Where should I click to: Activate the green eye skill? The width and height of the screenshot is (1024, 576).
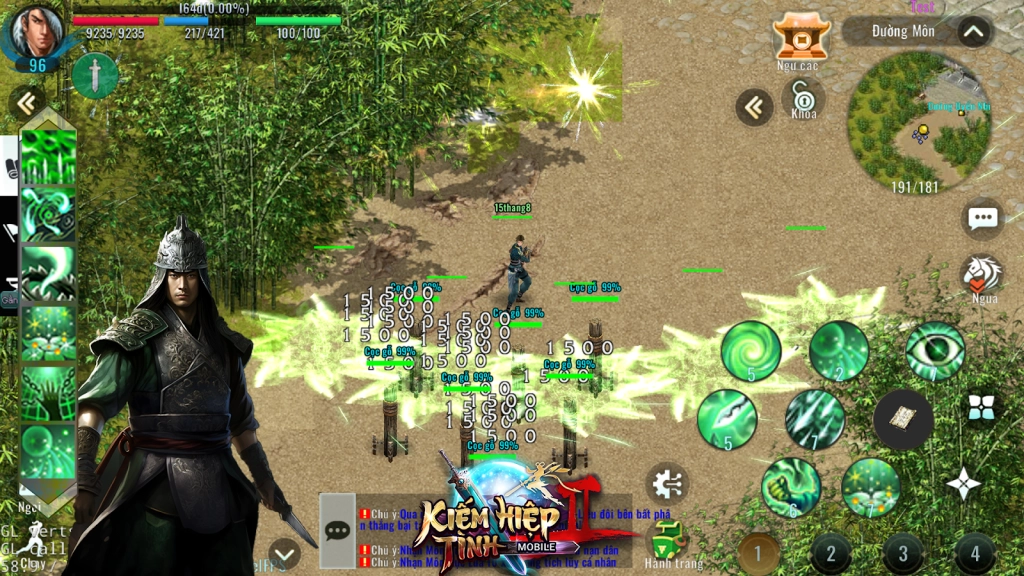(935, 351)
